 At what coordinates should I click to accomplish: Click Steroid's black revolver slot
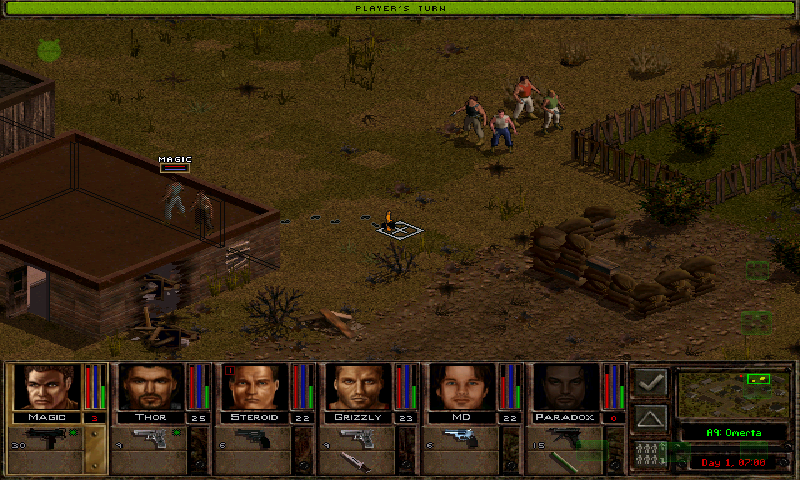click(x=253, y=438)
